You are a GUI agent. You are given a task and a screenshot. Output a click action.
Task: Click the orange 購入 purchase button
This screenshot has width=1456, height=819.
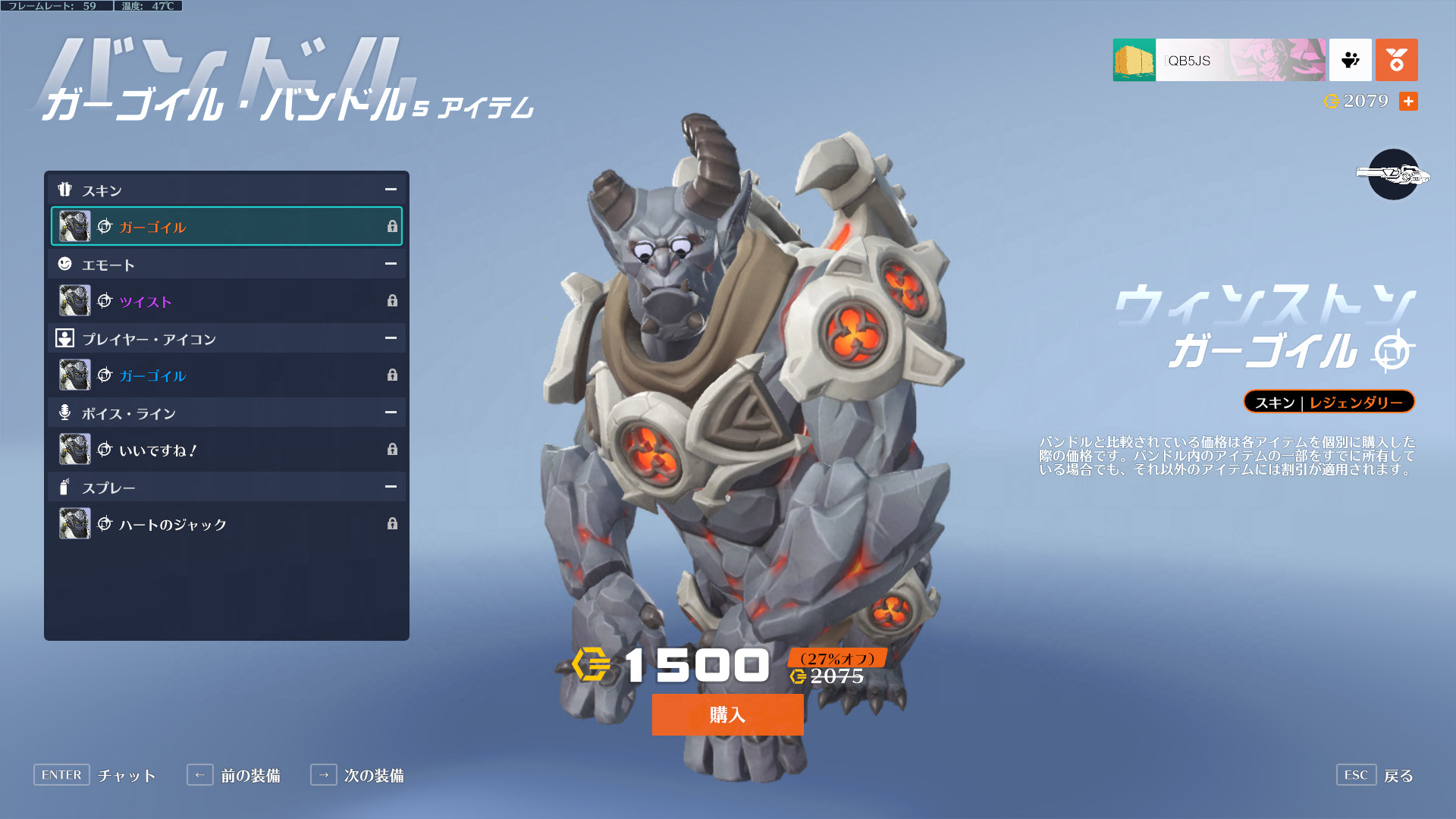pos(727,714)
